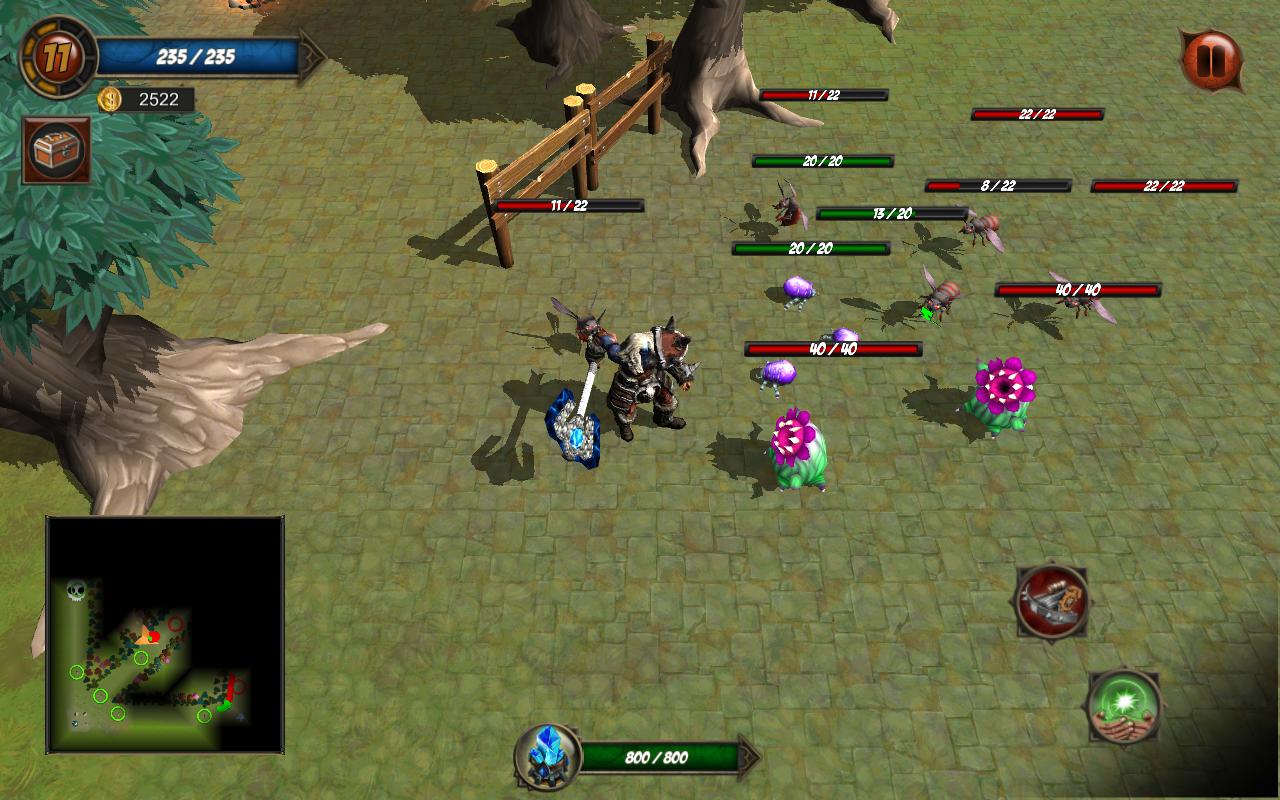Click the minimap

click(165, 634)
